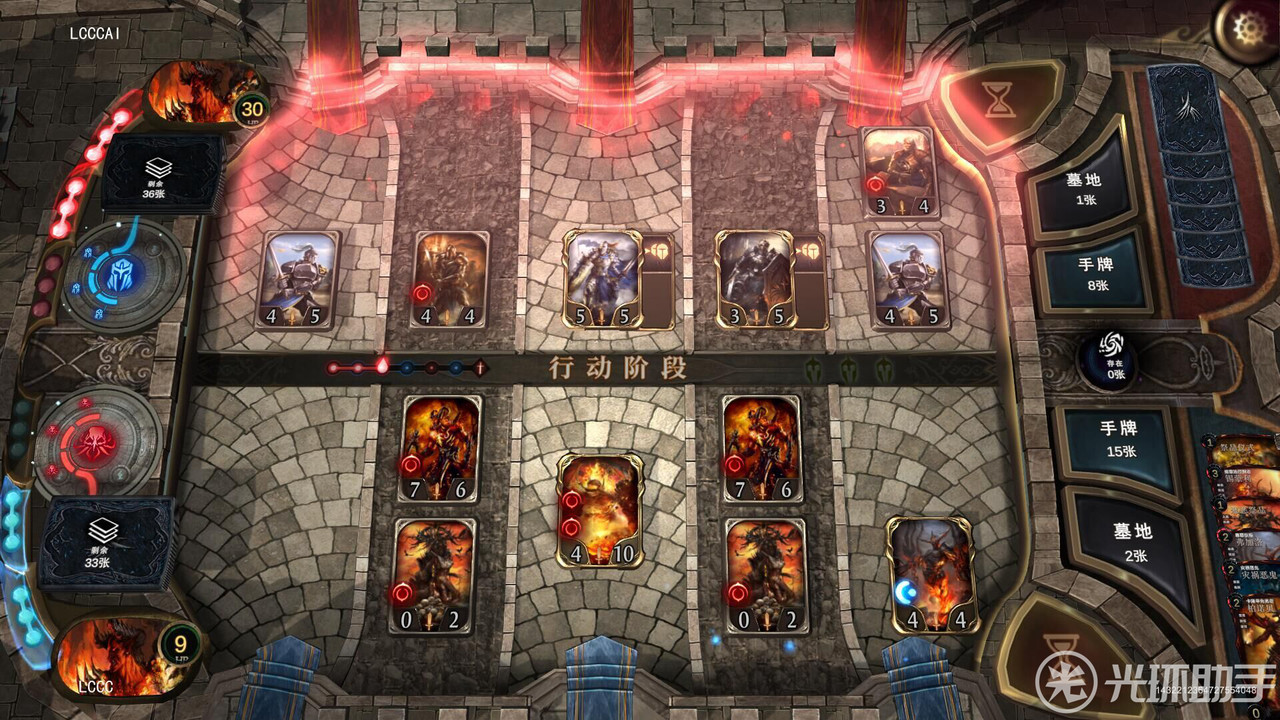This screenshot has width=1280, height=720.
Task: Select your deck with 剩余 33张
Action: [x=104, y=542]
